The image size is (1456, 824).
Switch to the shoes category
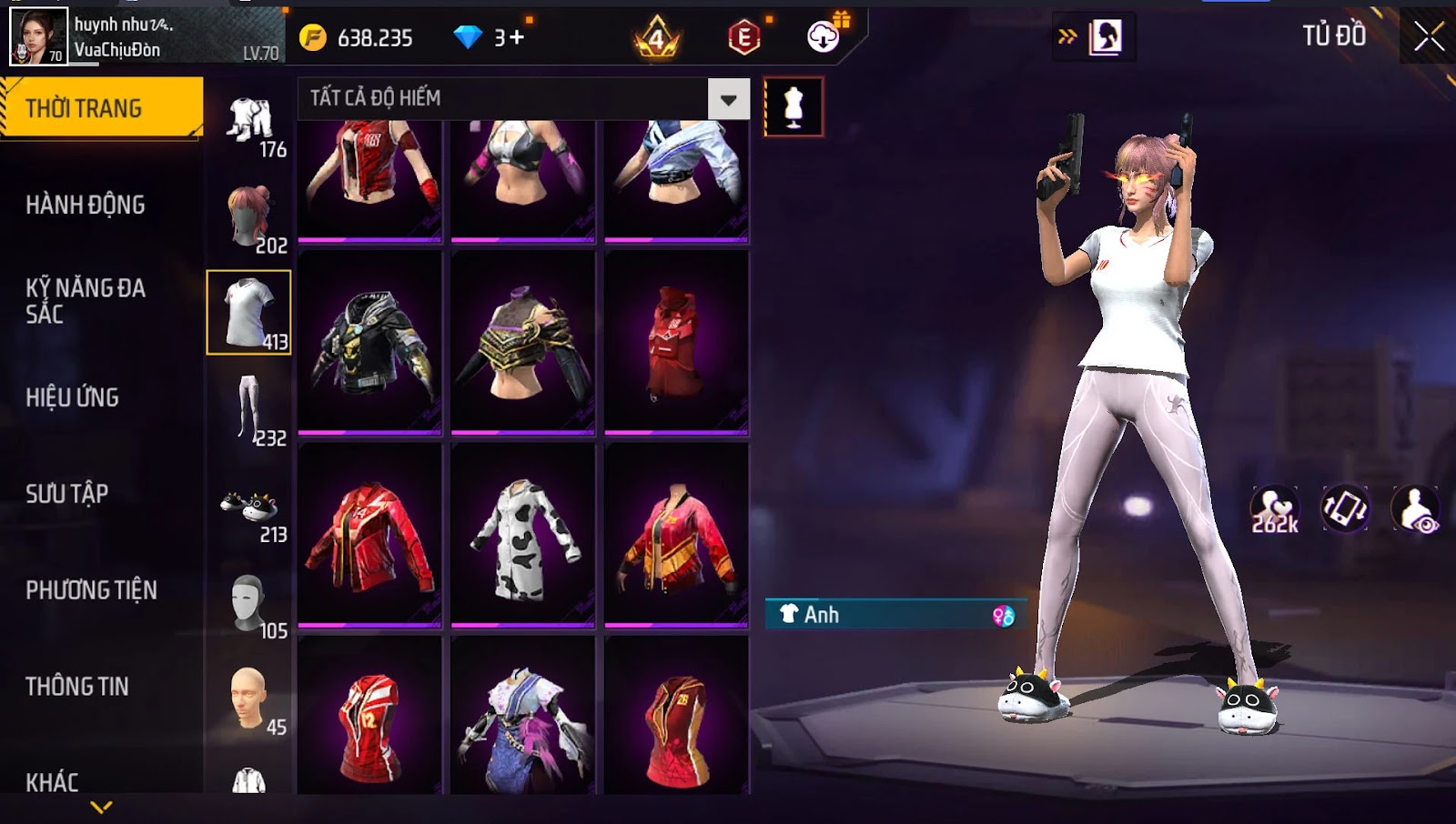tap(248, 507)
